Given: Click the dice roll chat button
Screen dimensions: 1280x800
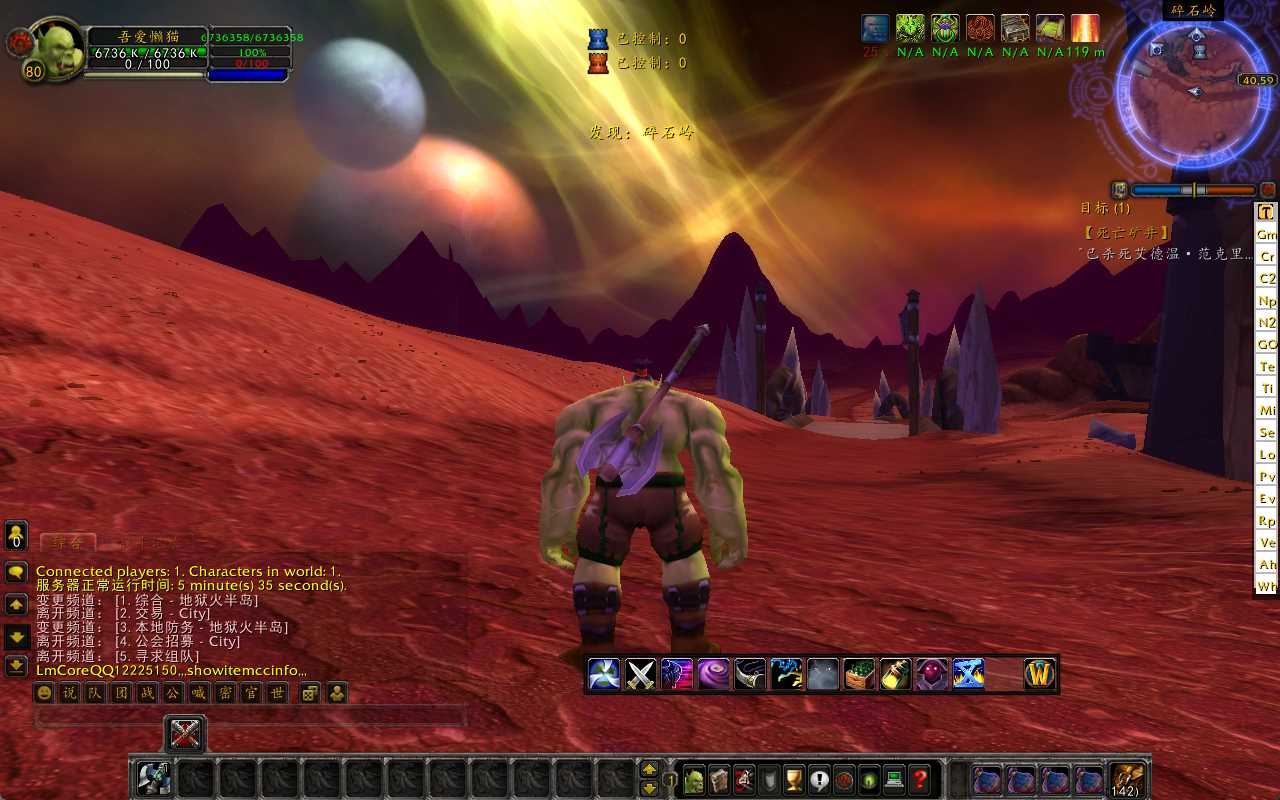Looking at the screenshot, I should tap(310, 693).
